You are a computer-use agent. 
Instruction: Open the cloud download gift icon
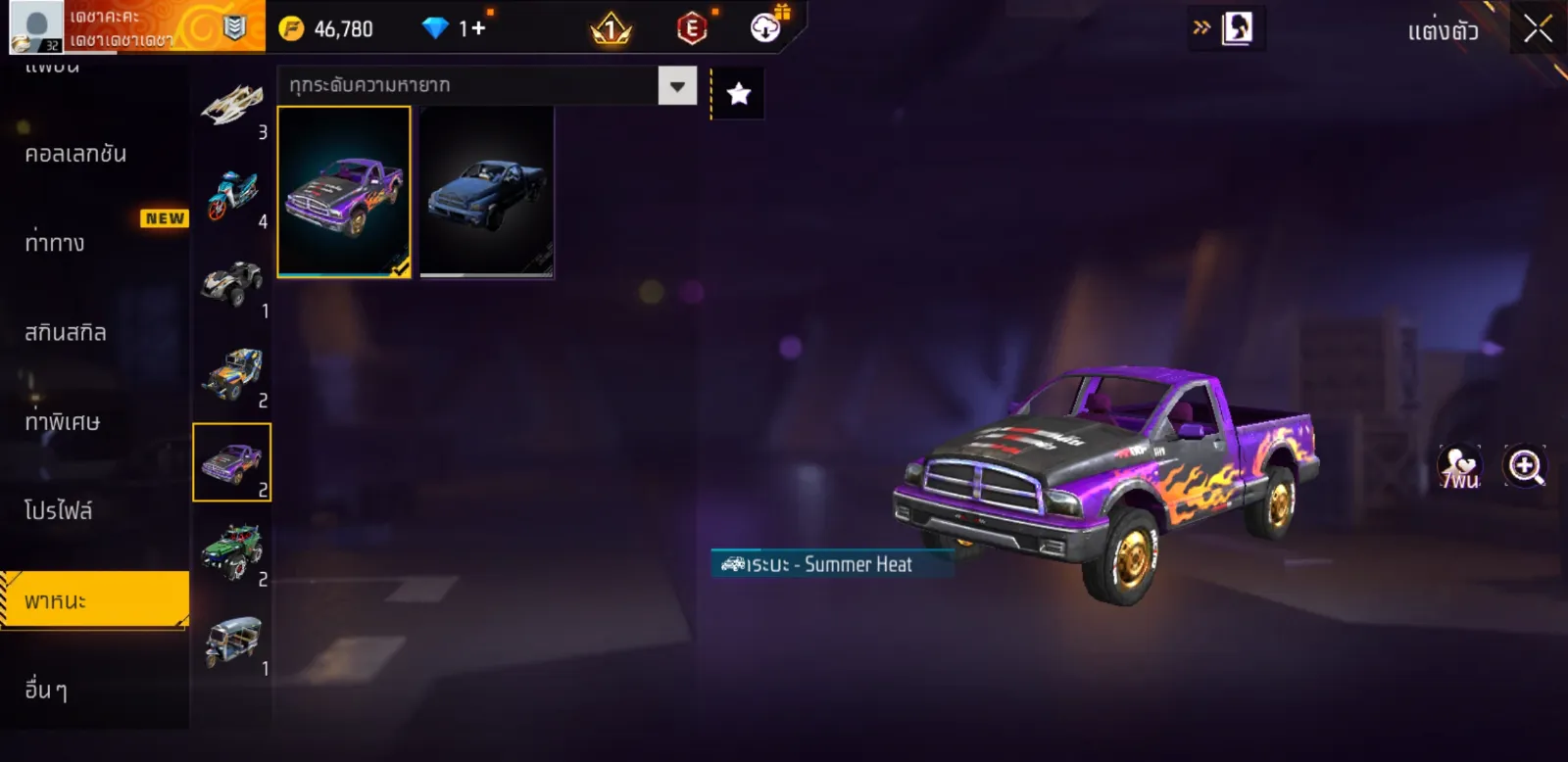tap(766, 27)
